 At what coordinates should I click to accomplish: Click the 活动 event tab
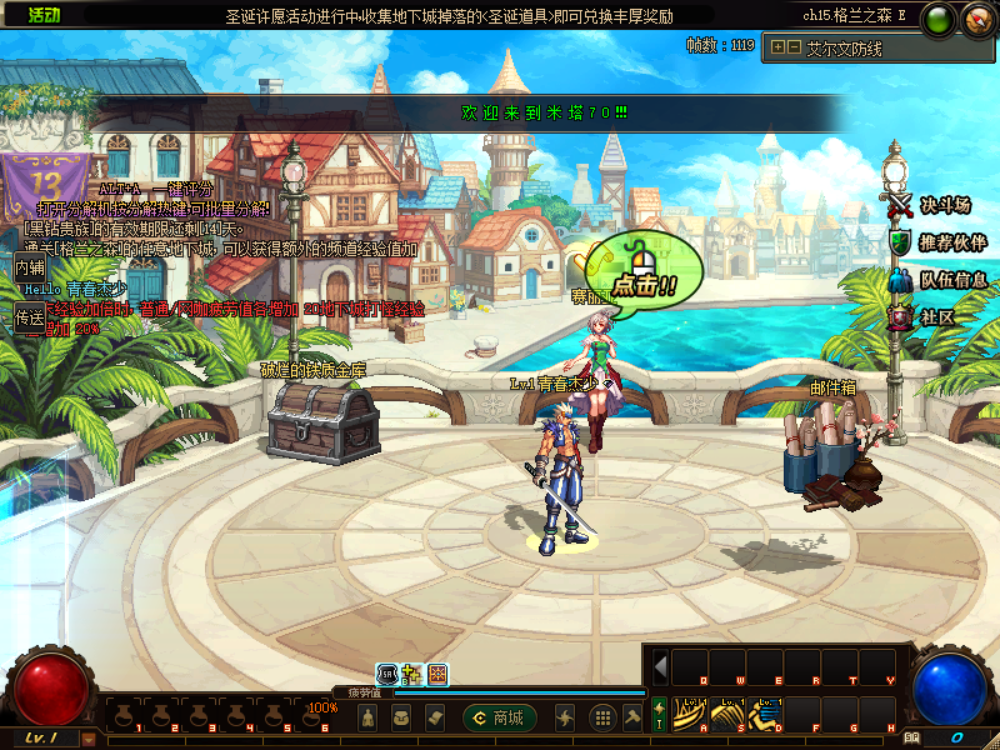[44, 15]
